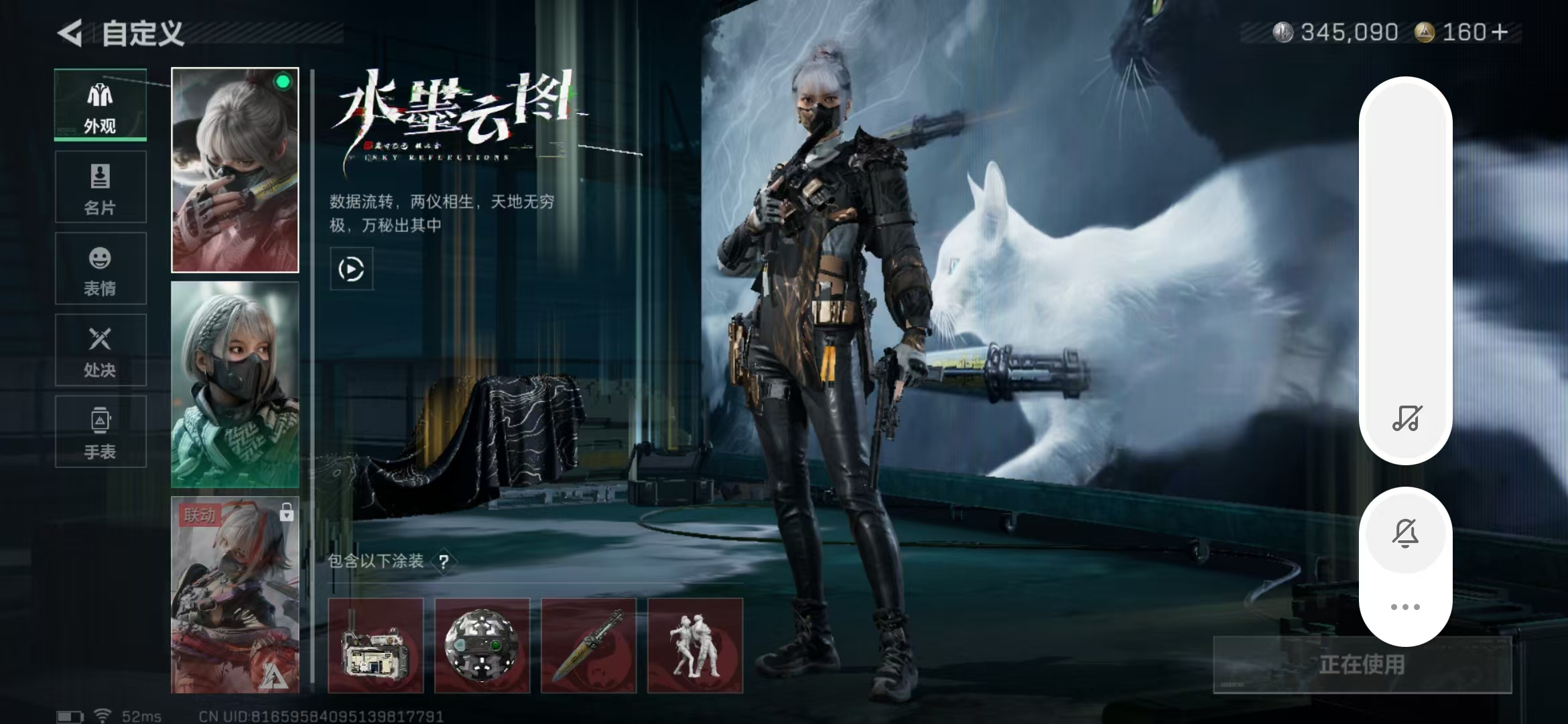
Task: Select the 表情 emote tab
Action: 101,269
